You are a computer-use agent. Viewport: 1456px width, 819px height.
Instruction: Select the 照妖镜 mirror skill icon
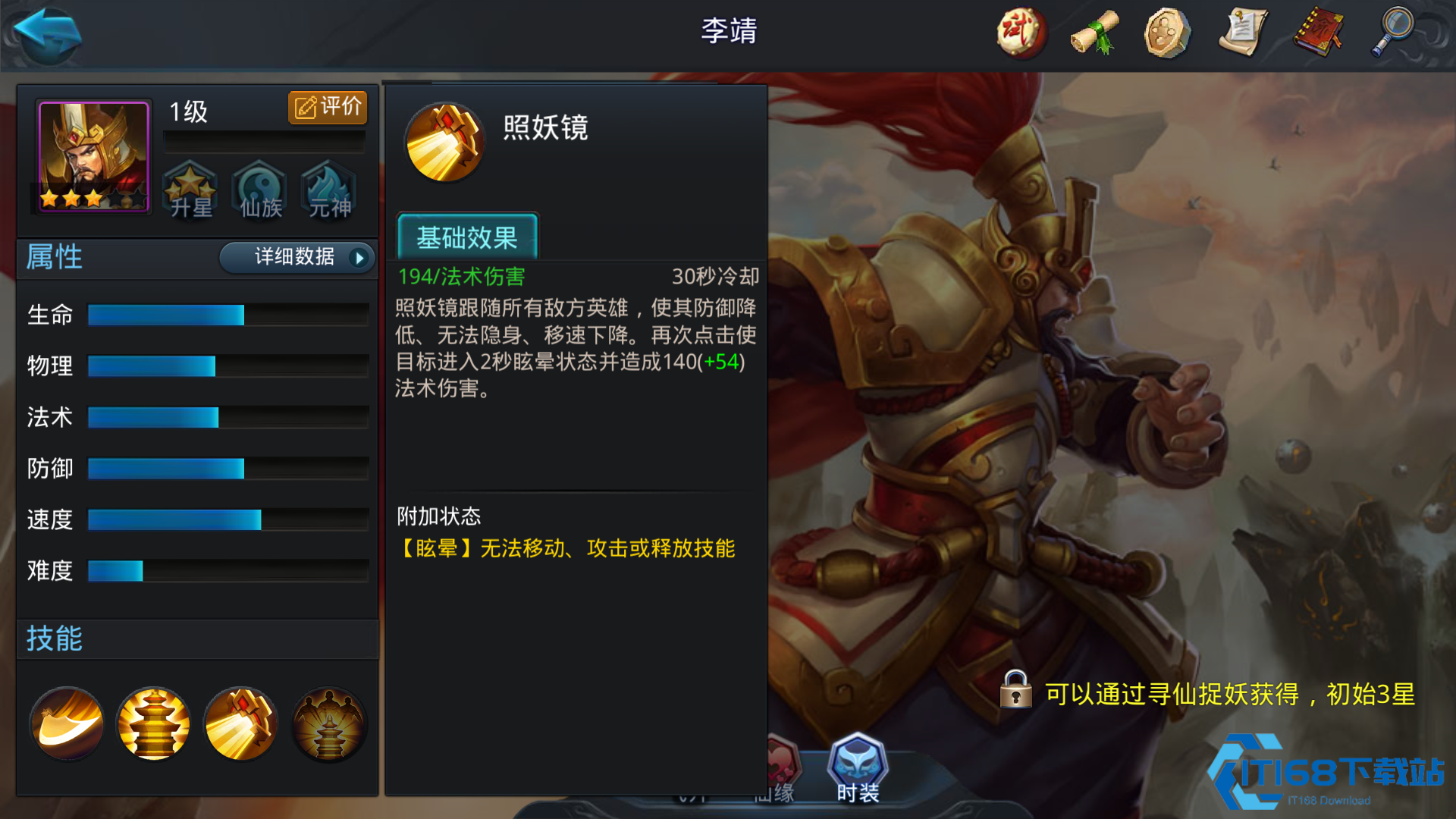coord(241,723)
